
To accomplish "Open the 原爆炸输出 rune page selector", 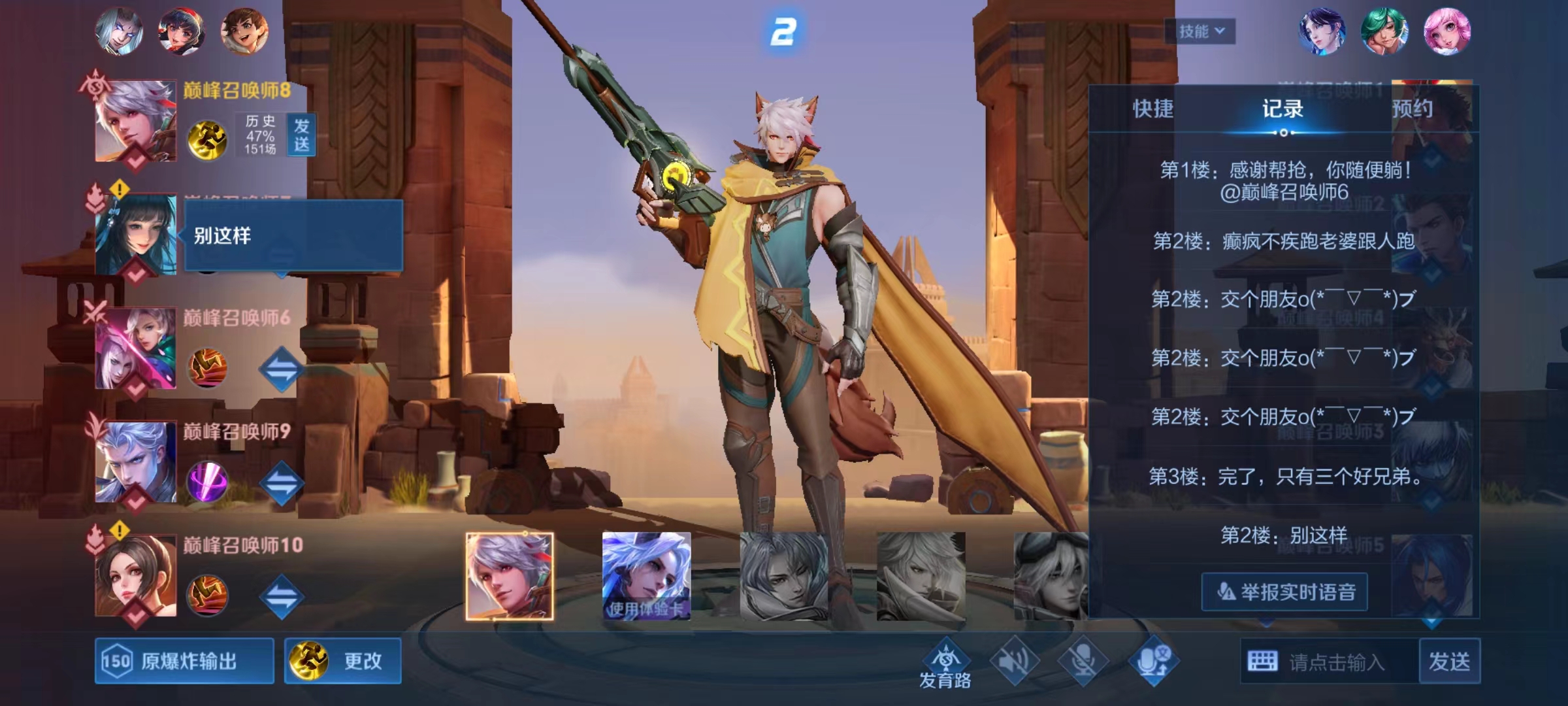I will pos(184,661).
